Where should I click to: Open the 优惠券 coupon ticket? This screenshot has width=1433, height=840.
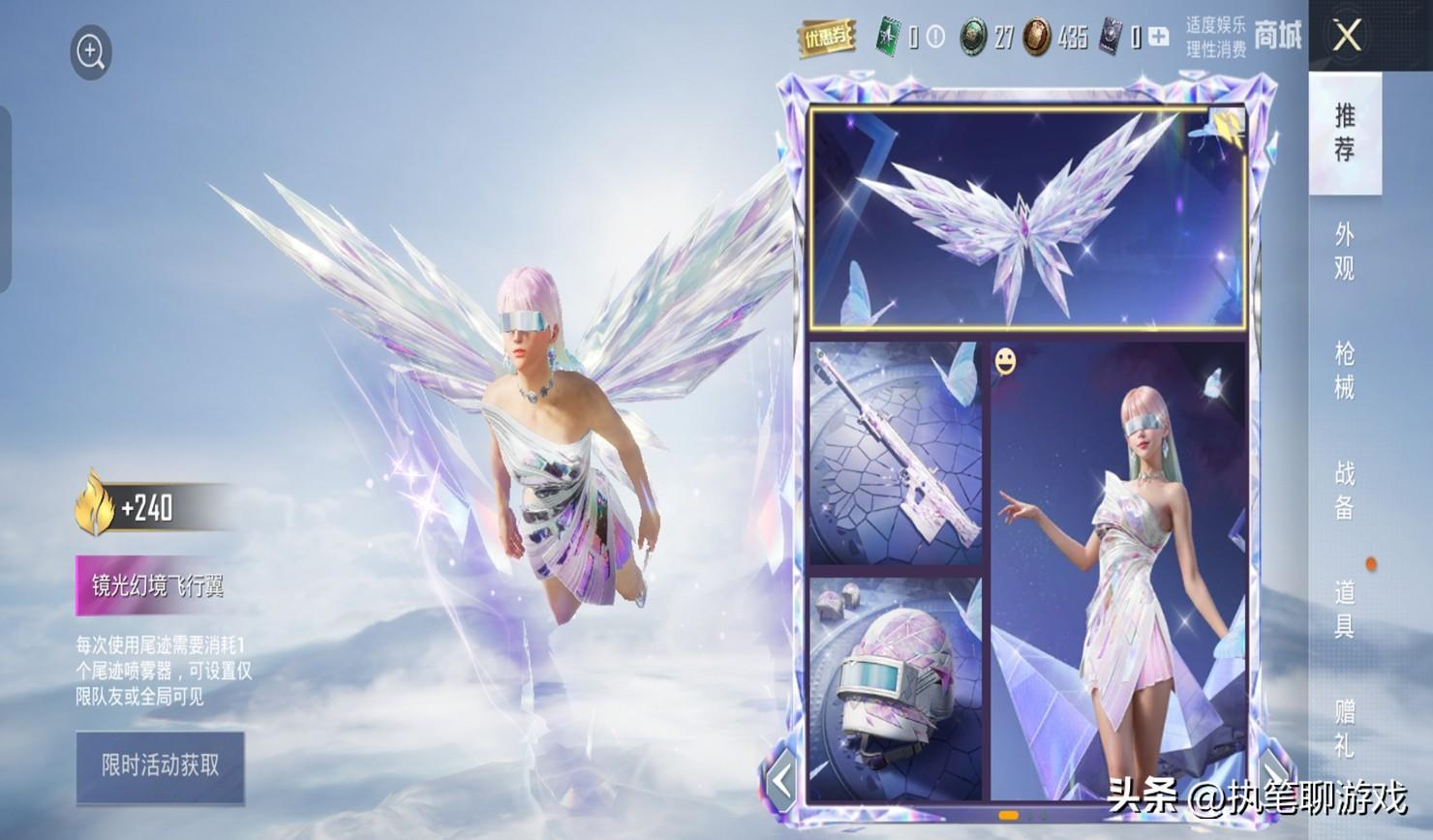[826, 38]
